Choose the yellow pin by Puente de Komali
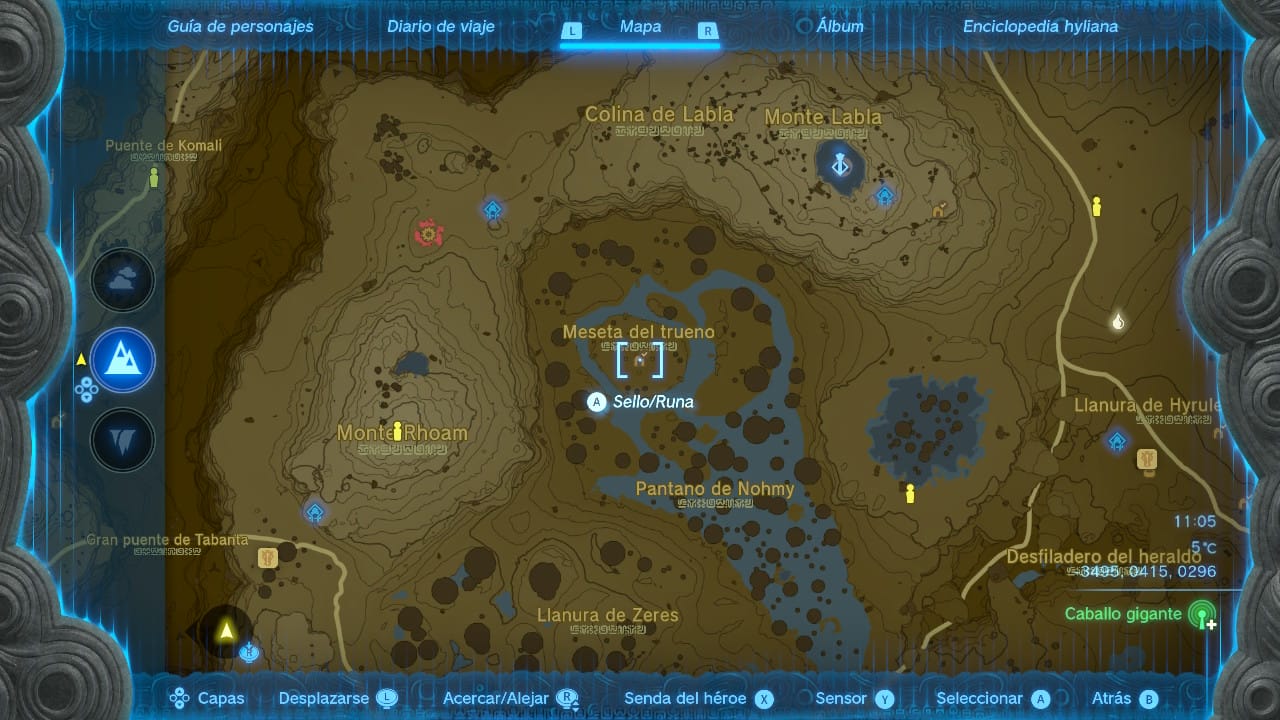This screenshot has height=720, width=1280. 154,178
